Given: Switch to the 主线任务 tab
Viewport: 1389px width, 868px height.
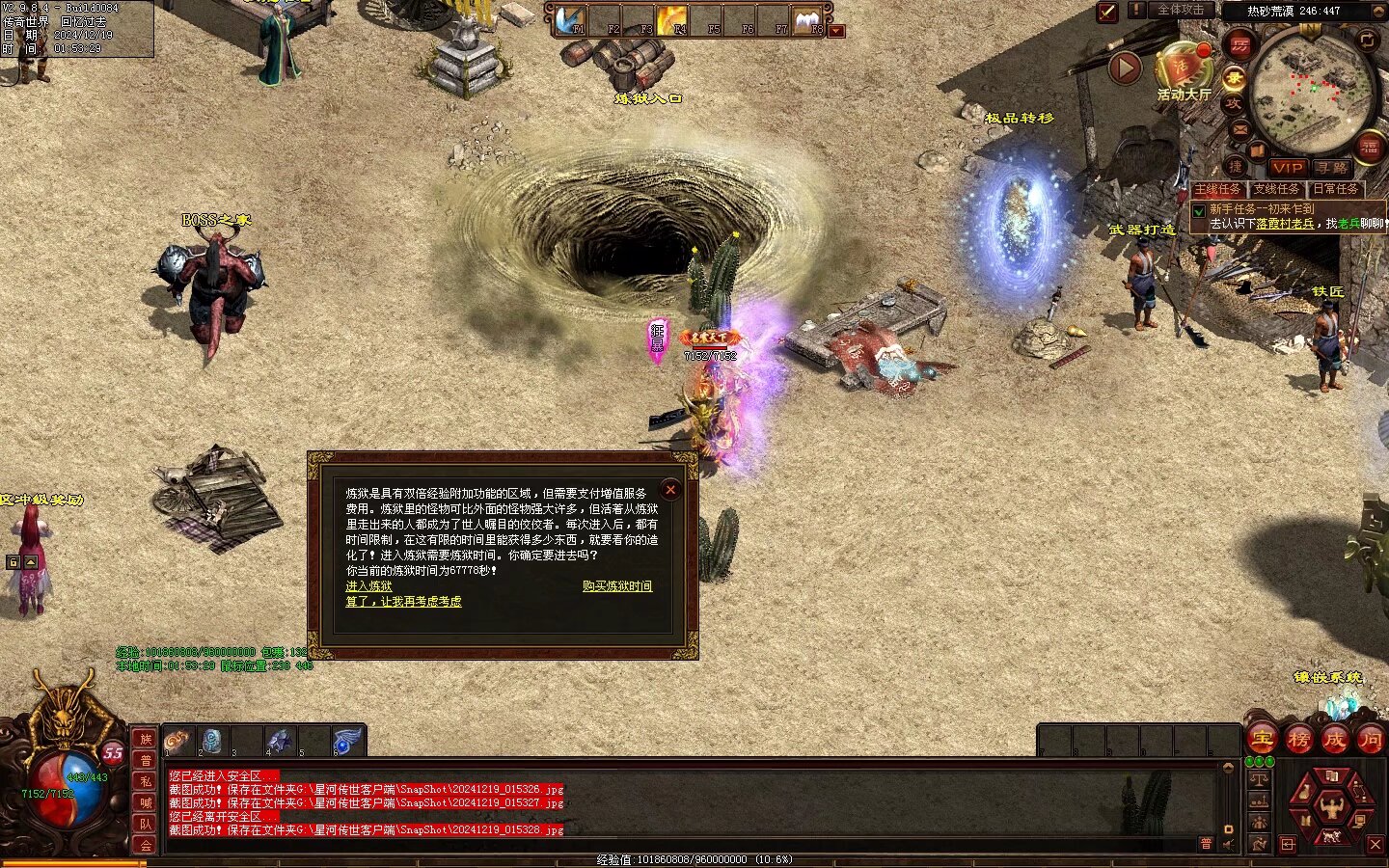Looking at the screenshot, I should [x=1218, y=189].
